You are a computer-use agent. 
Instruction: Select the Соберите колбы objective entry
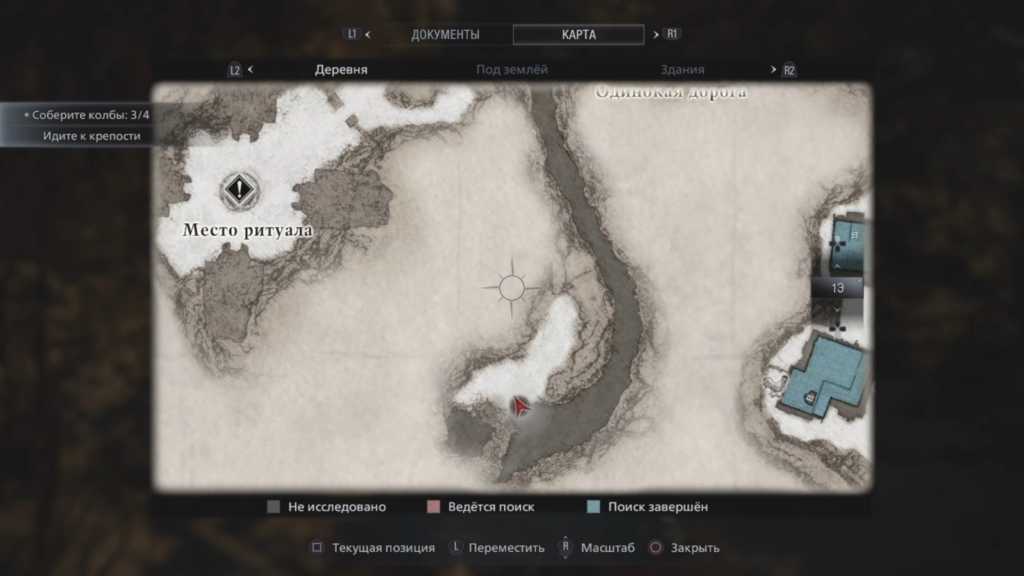[87, 114]
